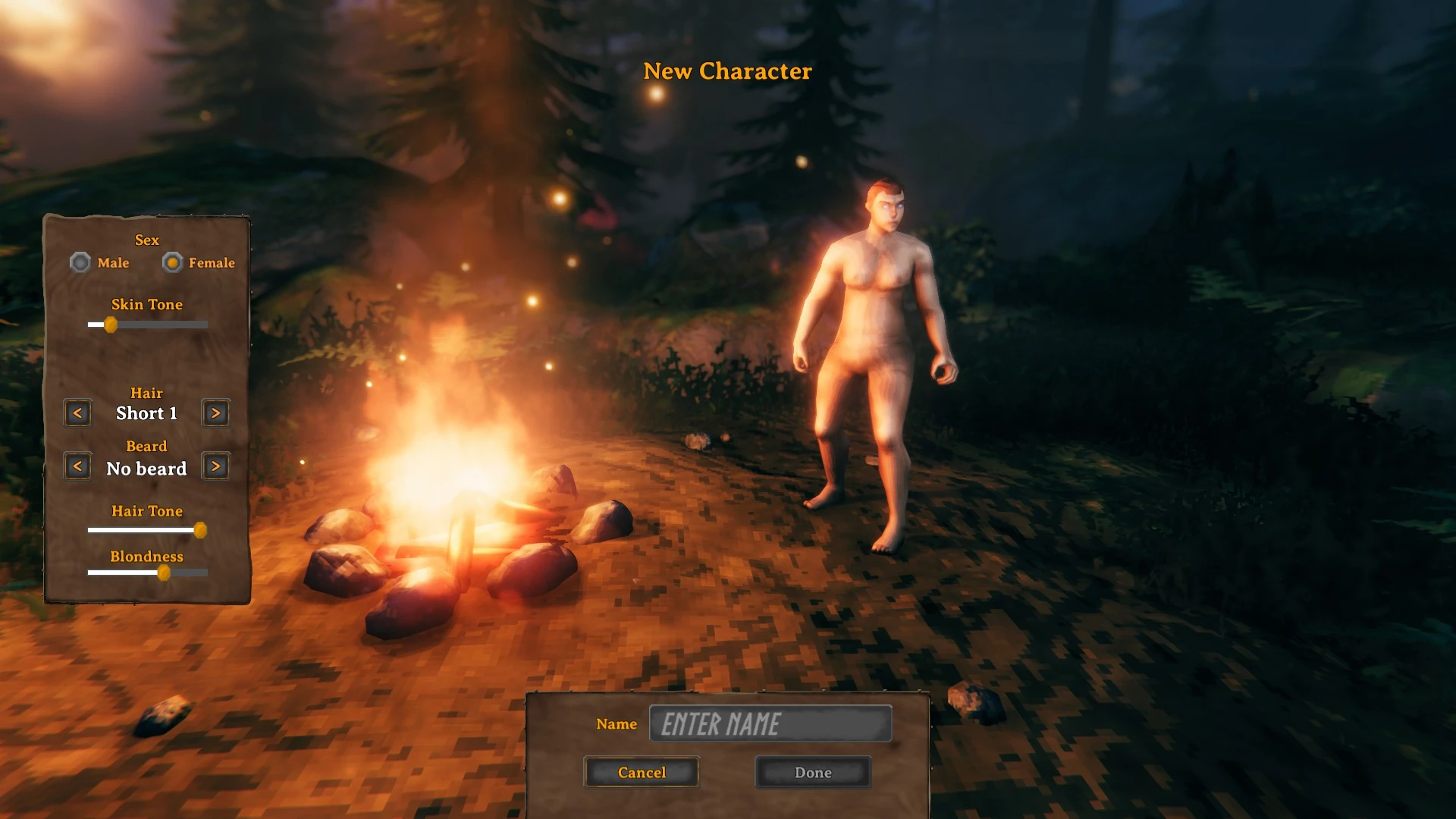
Task: Click the Skin Tone slider handle
Action: pyautogui.click(x=112, y=325)
